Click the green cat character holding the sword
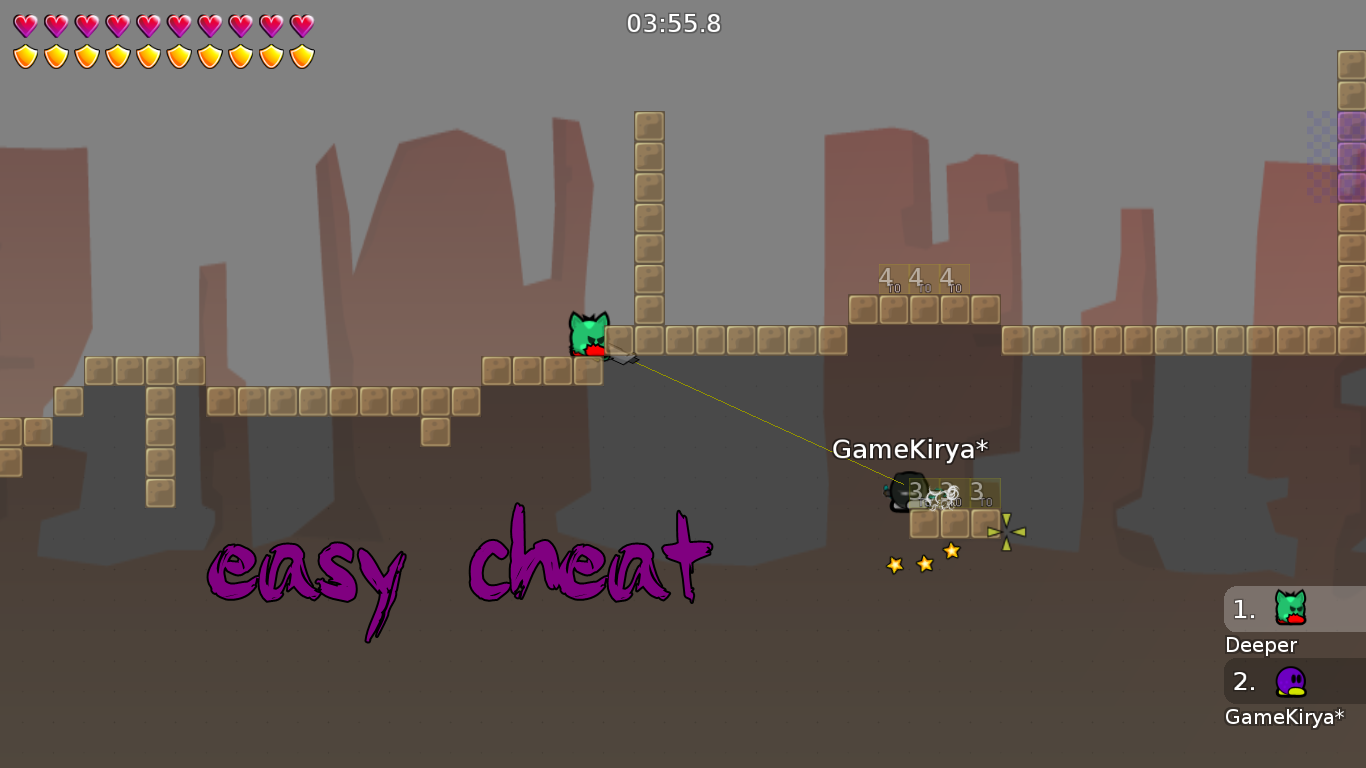Screen dimensions: 1366x768 [x=589, y=335]
